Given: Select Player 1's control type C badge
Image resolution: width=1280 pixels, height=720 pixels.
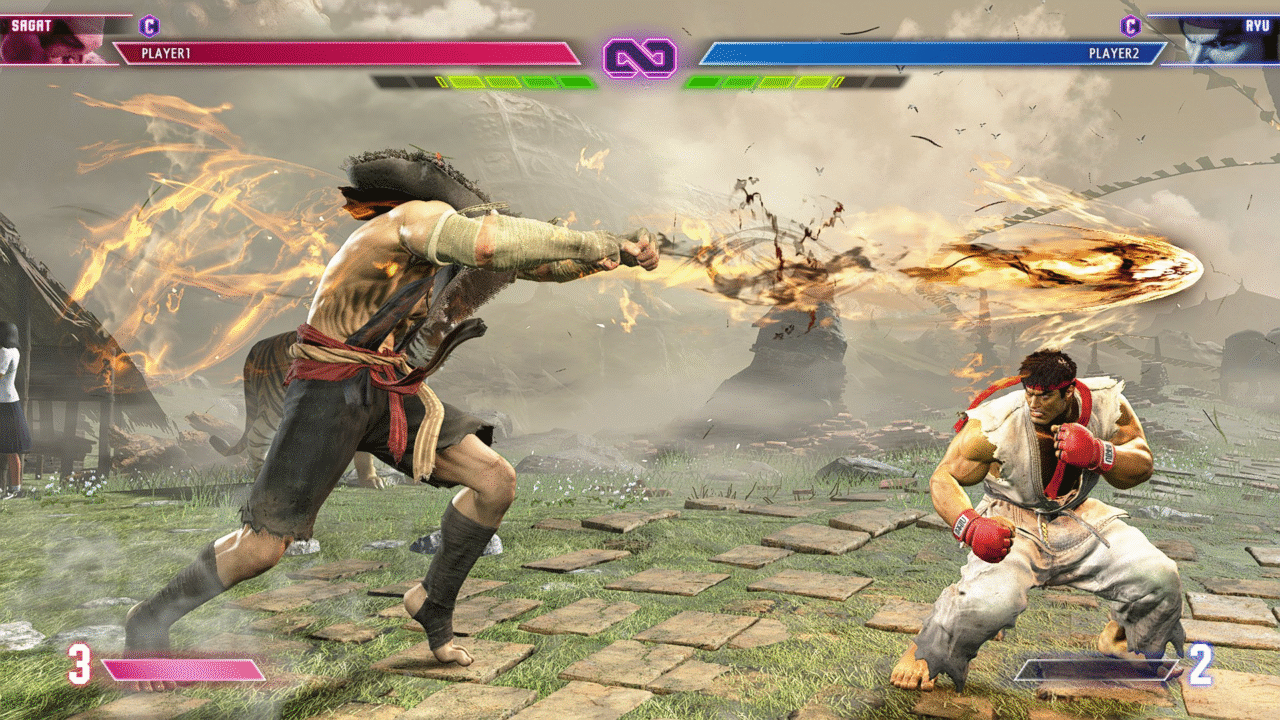Looking at the screenshot, I should coord(149,26).
